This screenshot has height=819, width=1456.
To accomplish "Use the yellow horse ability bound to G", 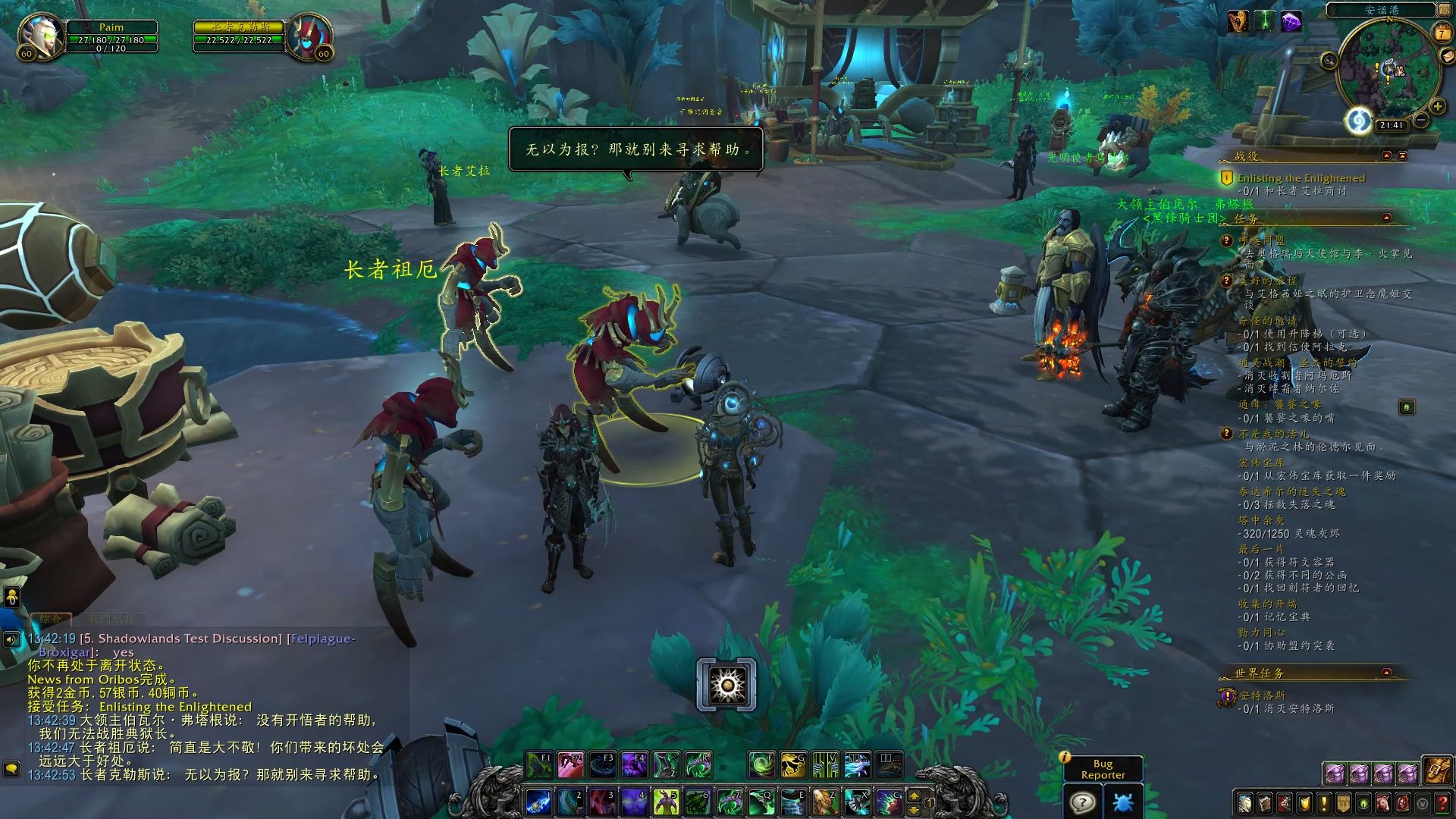I will [793, 765].
